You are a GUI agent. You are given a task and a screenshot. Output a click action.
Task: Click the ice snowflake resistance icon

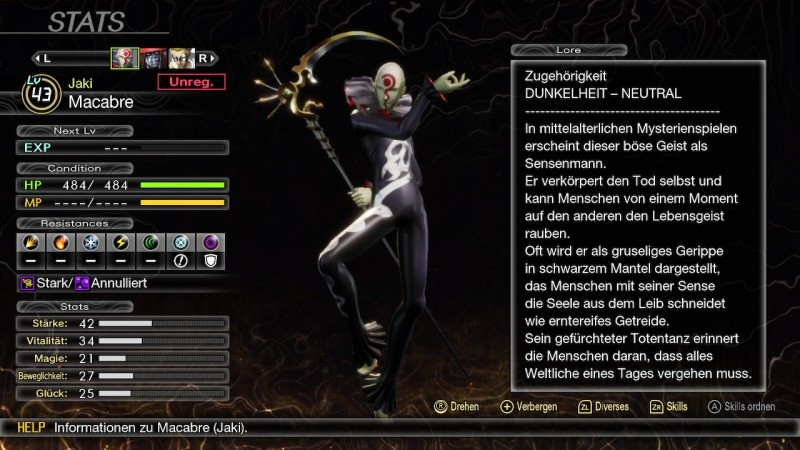point(88,242)
